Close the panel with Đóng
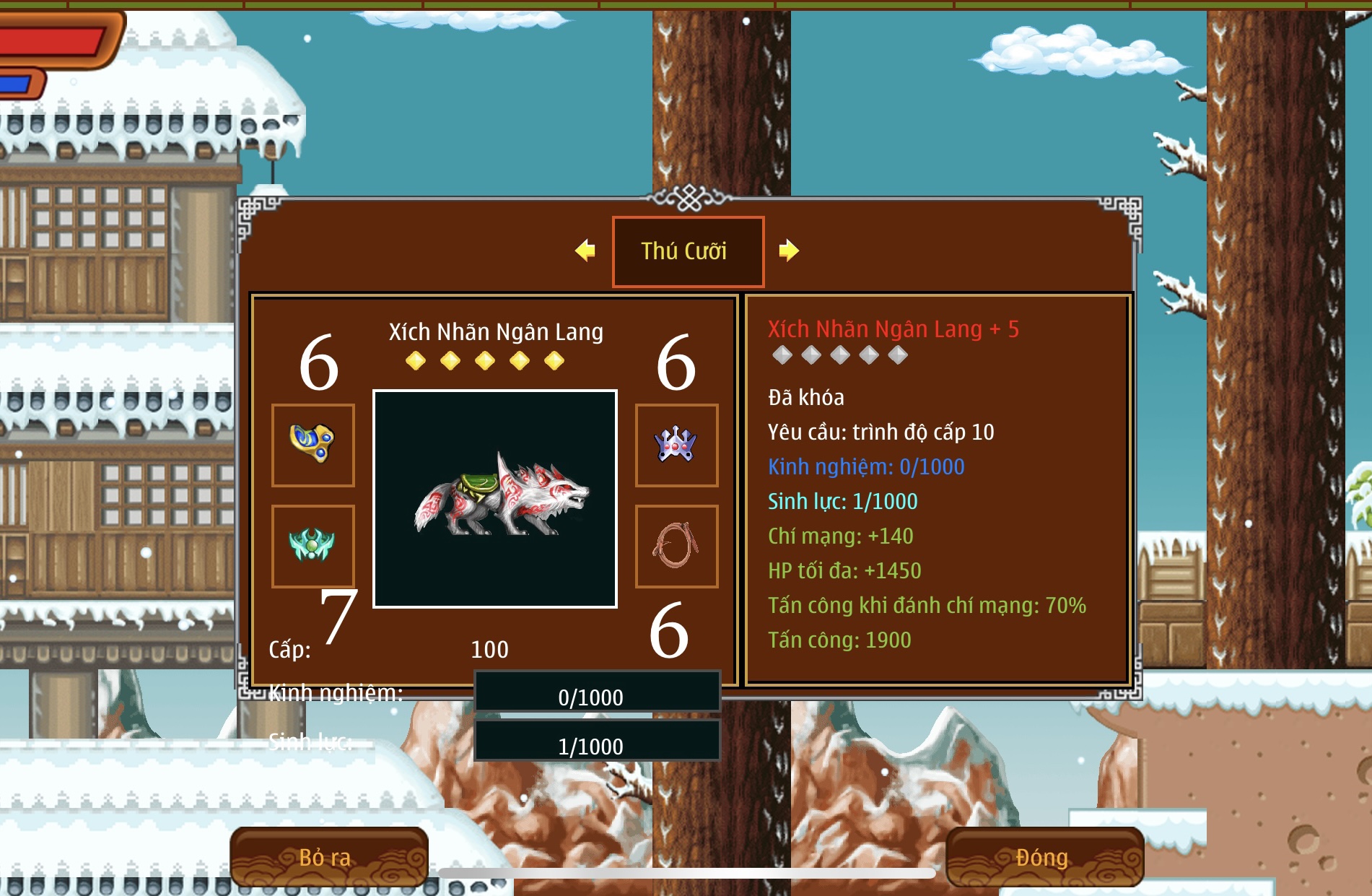 tap(1044, 857)
